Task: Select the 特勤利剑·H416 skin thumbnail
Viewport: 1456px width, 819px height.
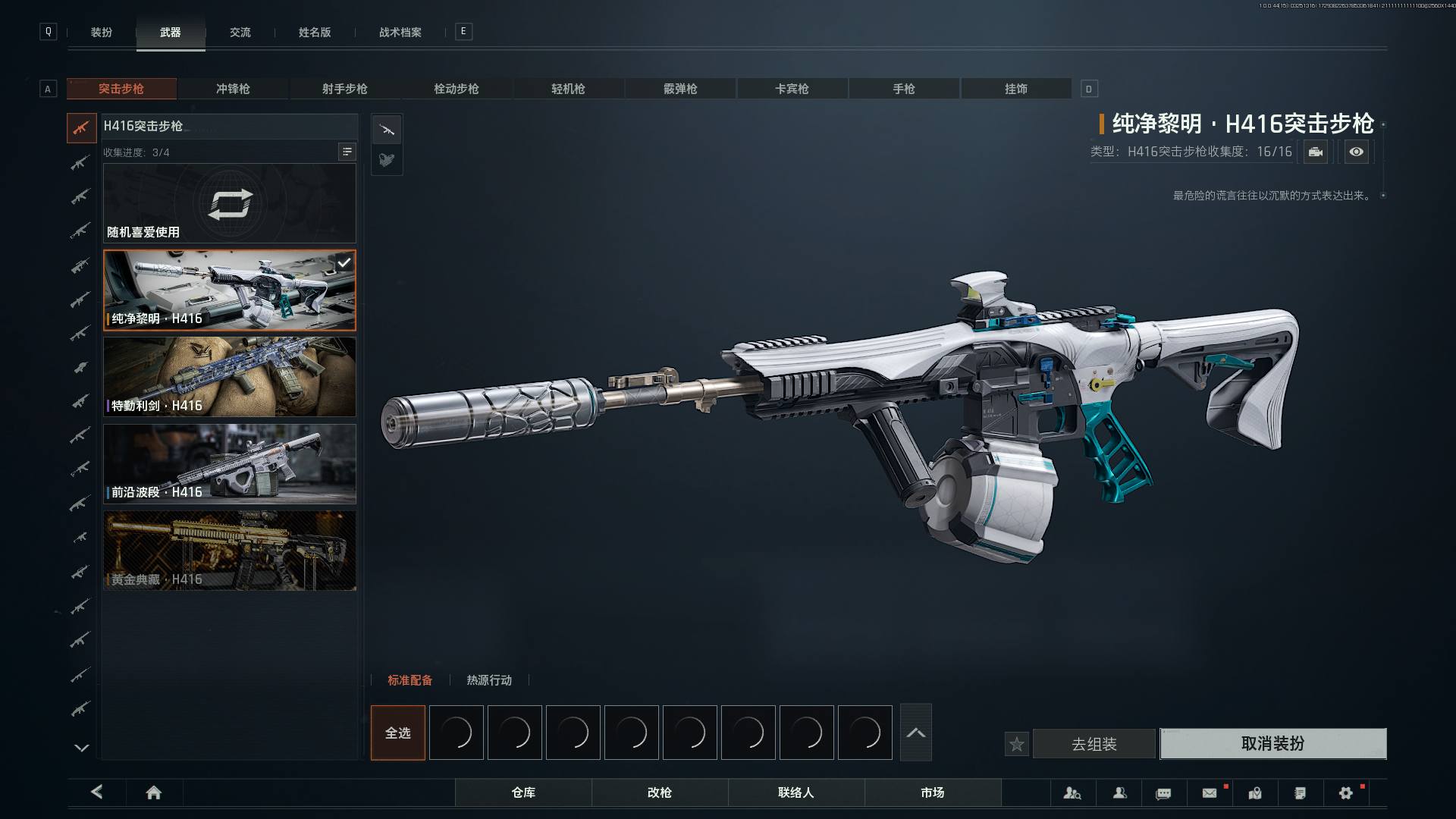Action: pos(230,377)
